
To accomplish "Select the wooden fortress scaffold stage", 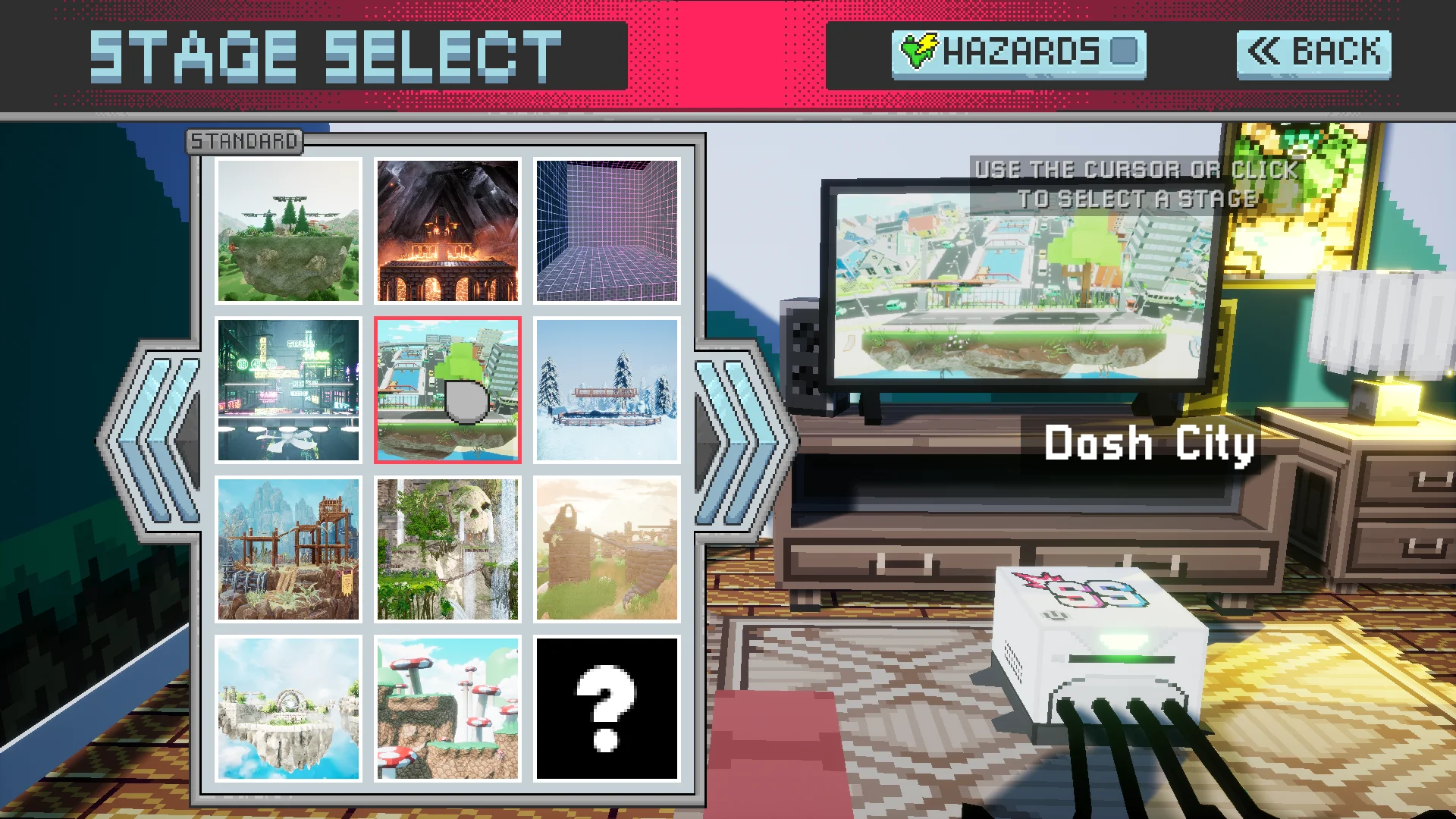I will point(288,550).
